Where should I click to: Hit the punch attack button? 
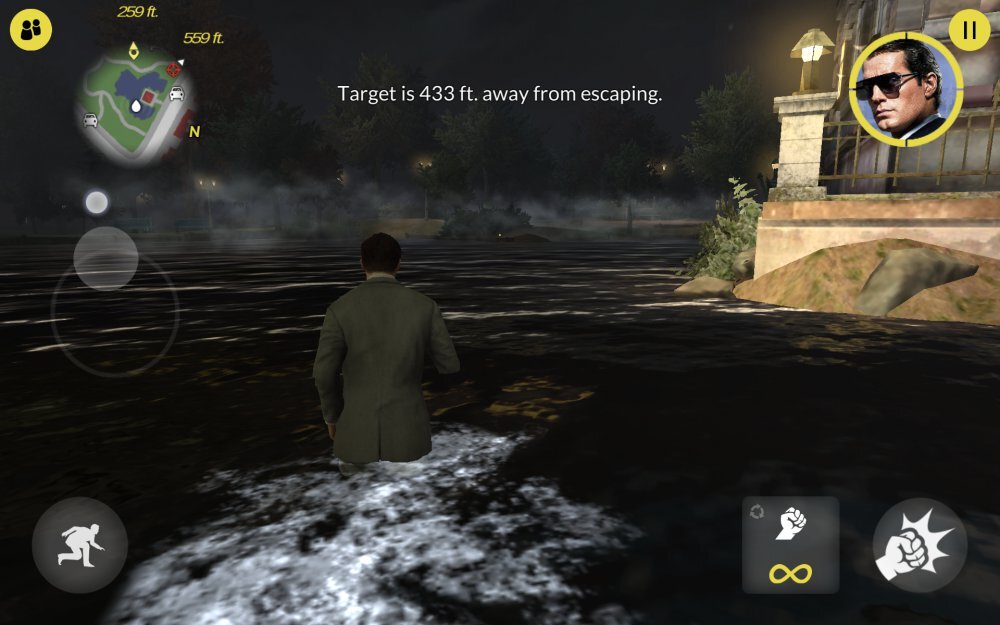point(919,545)
